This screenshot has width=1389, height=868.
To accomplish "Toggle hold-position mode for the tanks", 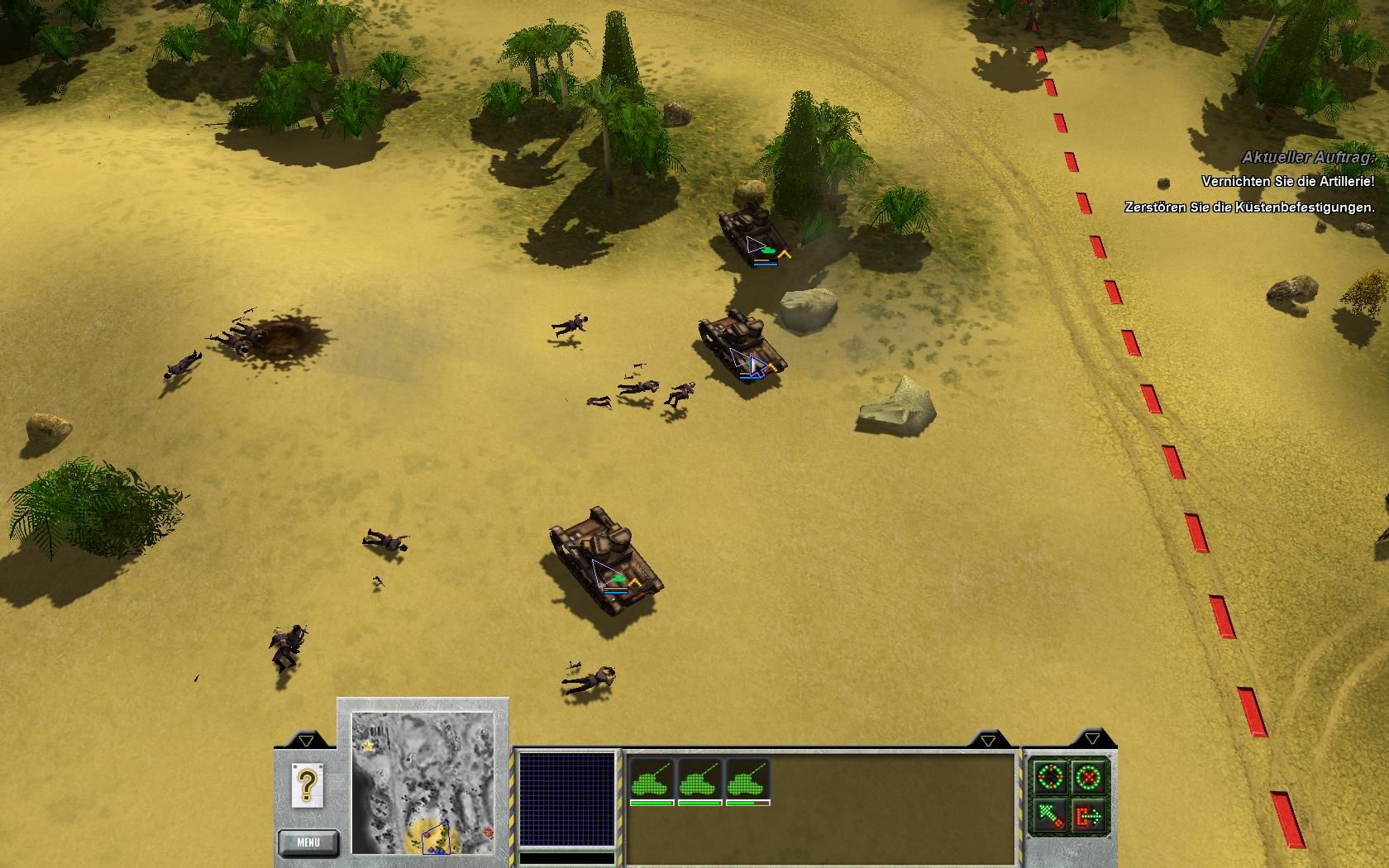I will (x=1087, y=777).
